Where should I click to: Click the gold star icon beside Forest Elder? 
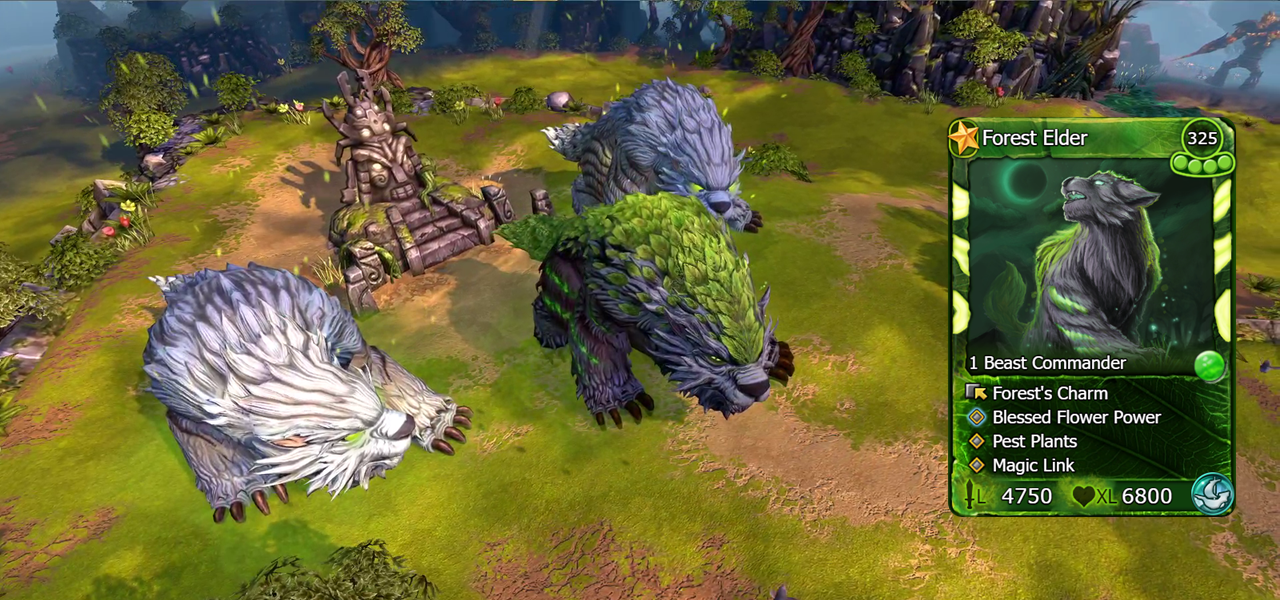[x=964, y=138]
